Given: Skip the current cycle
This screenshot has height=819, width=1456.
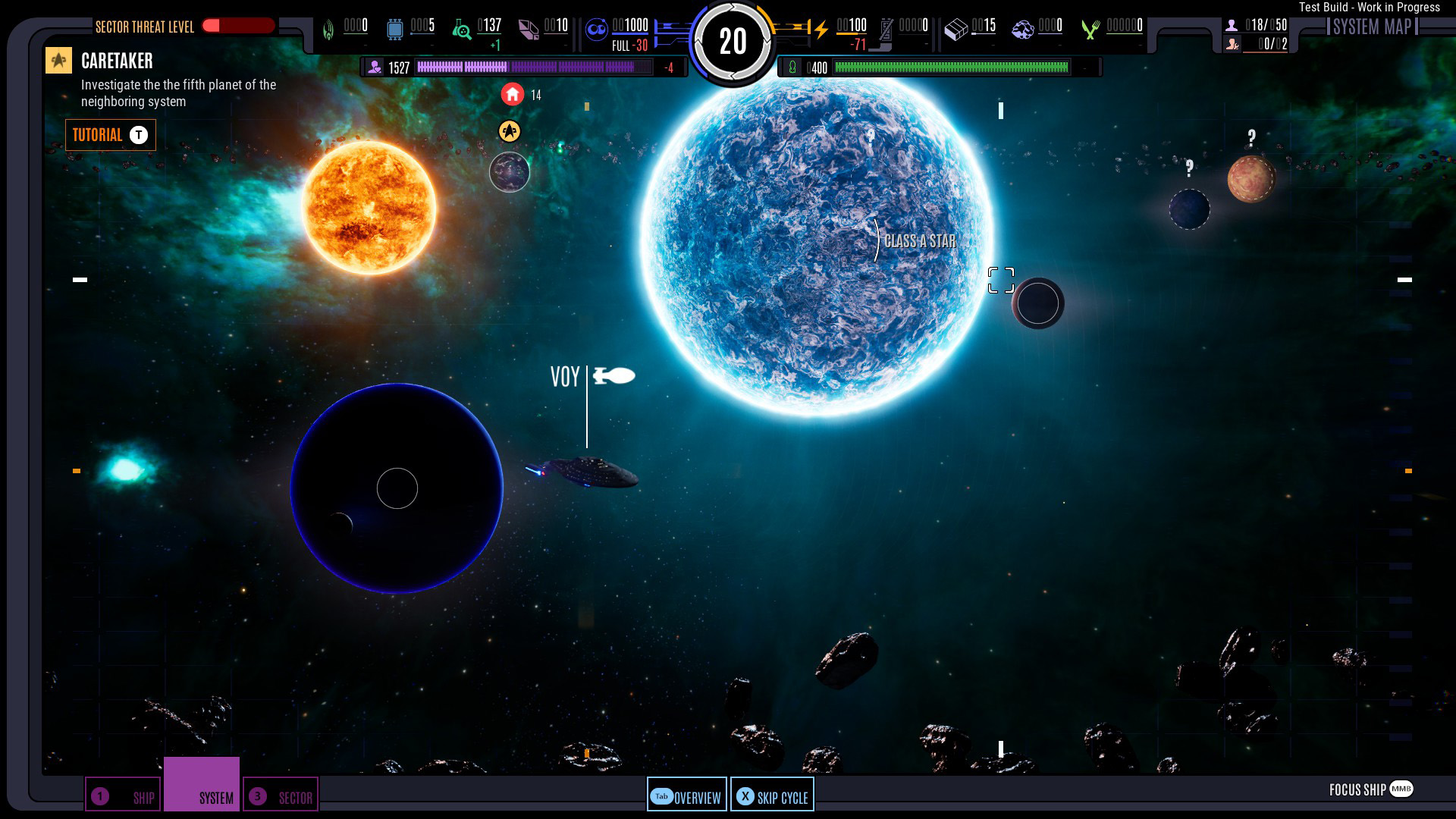Looking at the screenshot, I should click(772, 796).
